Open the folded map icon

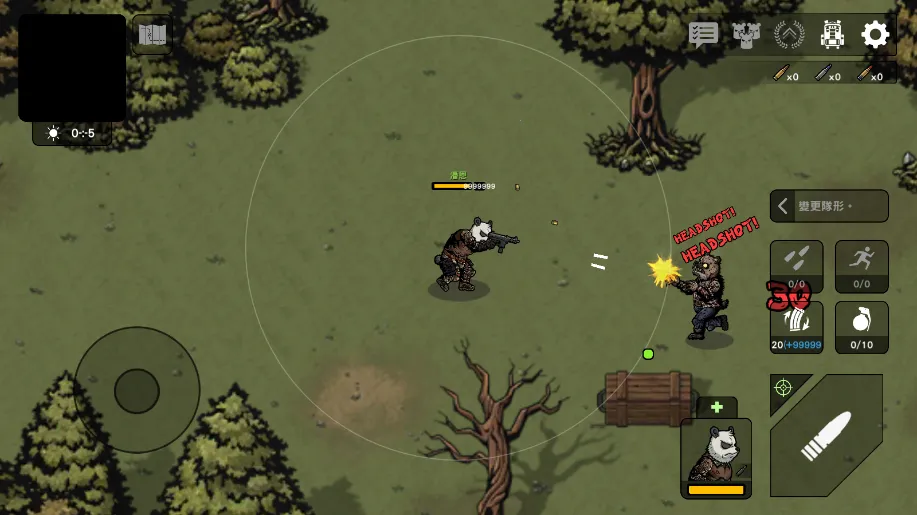tap(152, 35)
